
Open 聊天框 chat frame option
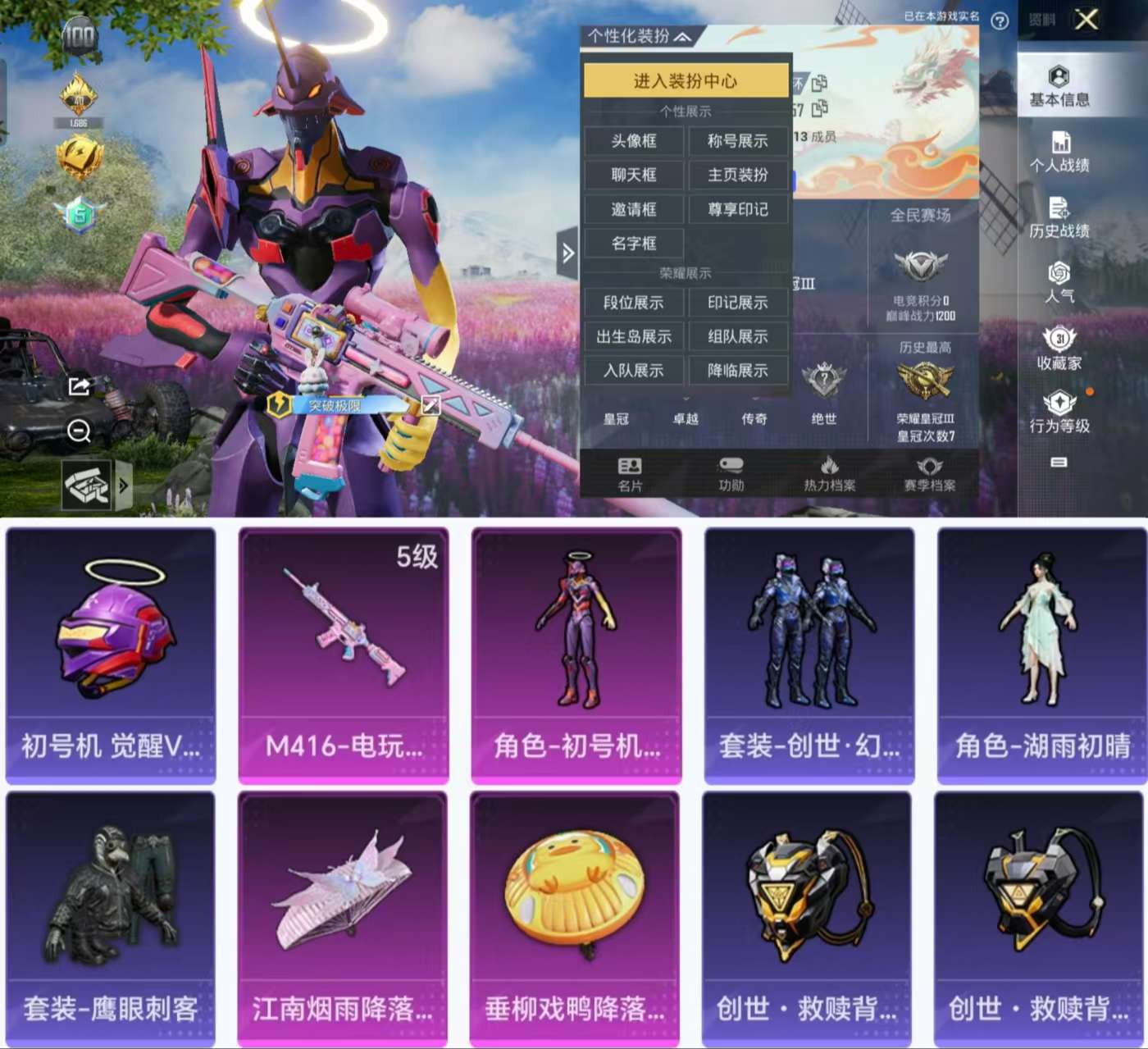(x=634, y=175)
